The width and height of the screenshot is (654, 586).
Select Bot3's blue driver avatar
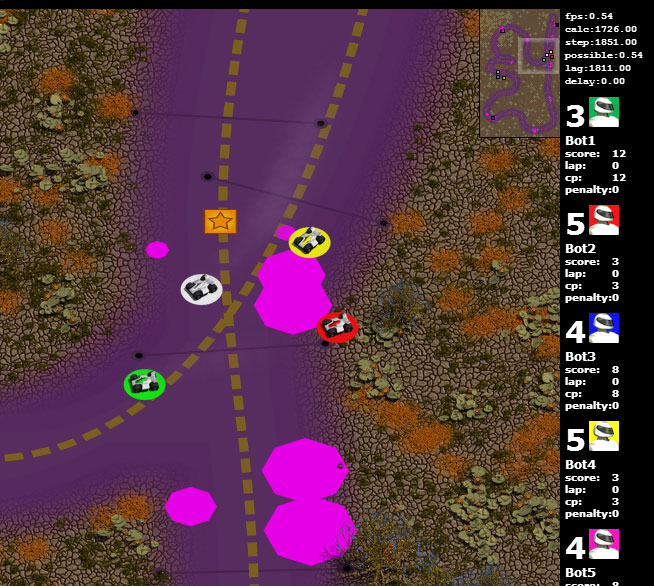coord(604,328)
